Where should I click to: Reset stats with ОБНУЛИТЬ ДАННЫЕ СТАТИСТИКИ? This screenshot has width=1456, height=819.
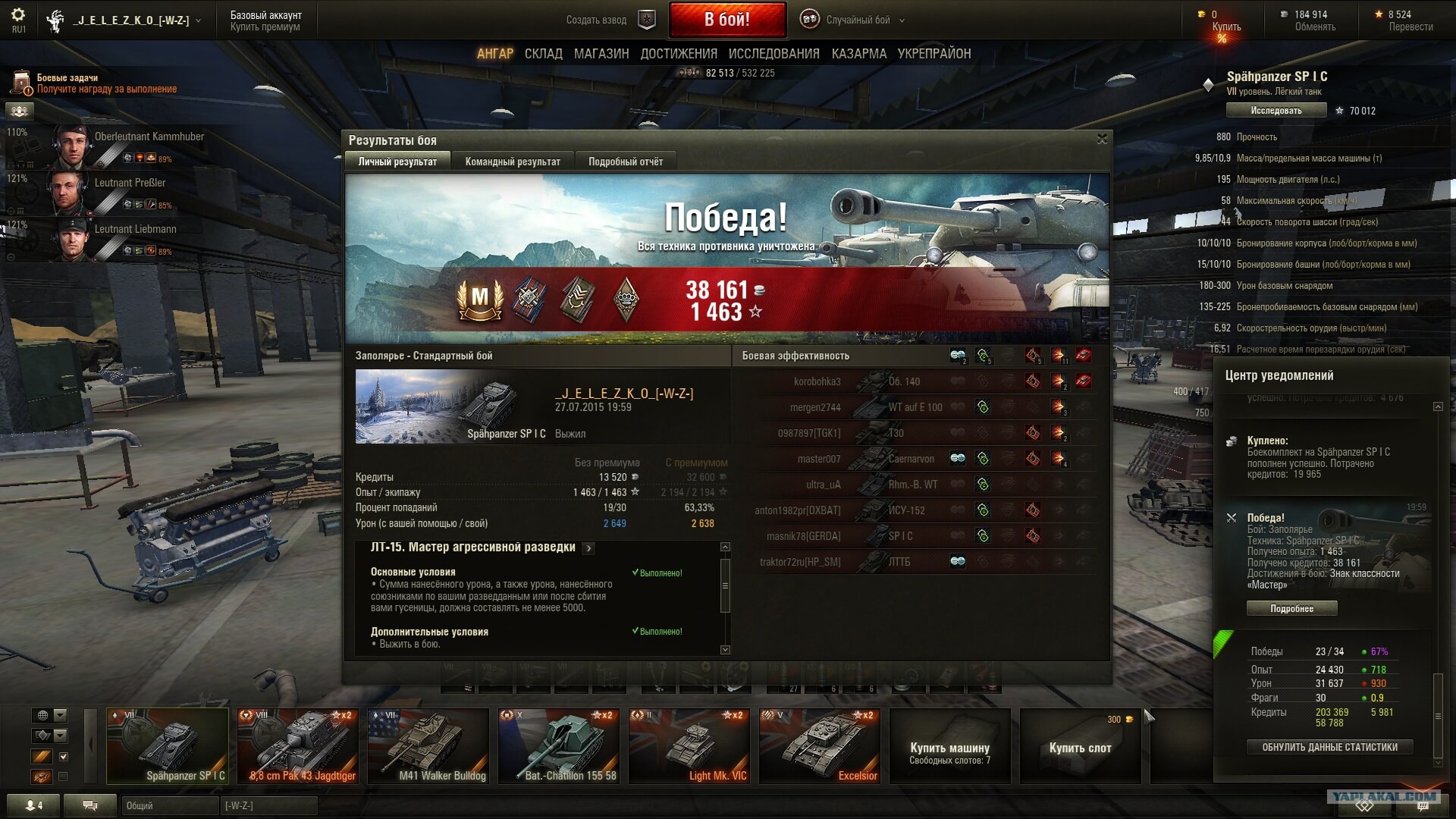(1329, 747)
